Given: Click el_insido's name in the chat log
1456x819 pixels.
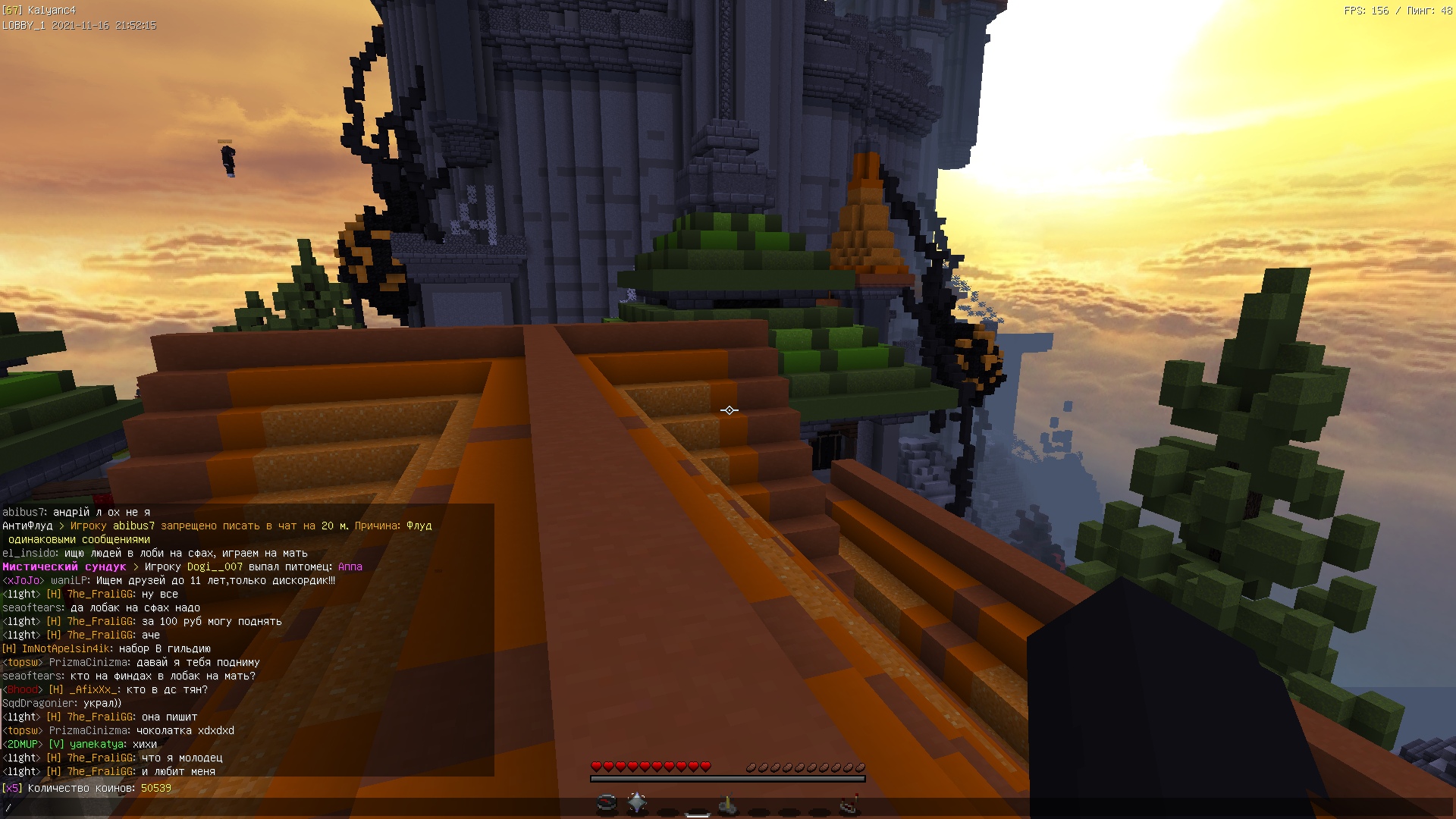Looking at the screenshot, I should click(30, 554).
